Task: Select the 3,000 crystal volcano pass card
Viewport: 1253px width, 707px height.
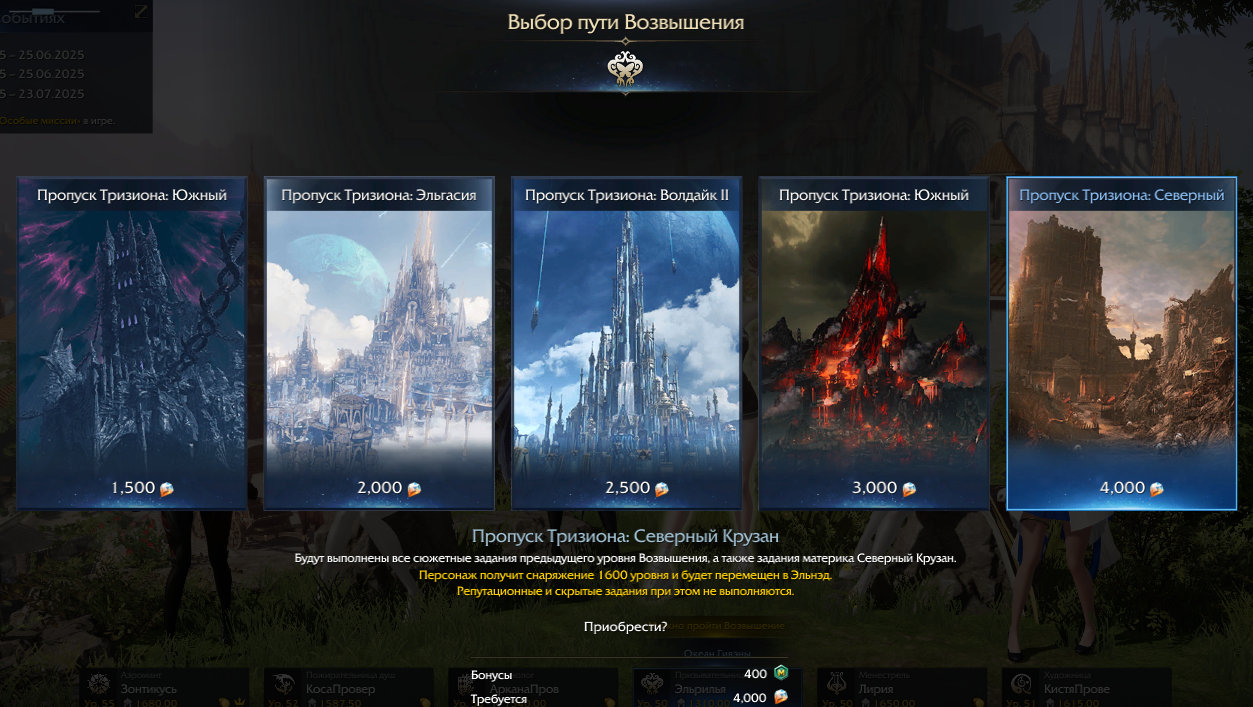Action: point(873,343)
